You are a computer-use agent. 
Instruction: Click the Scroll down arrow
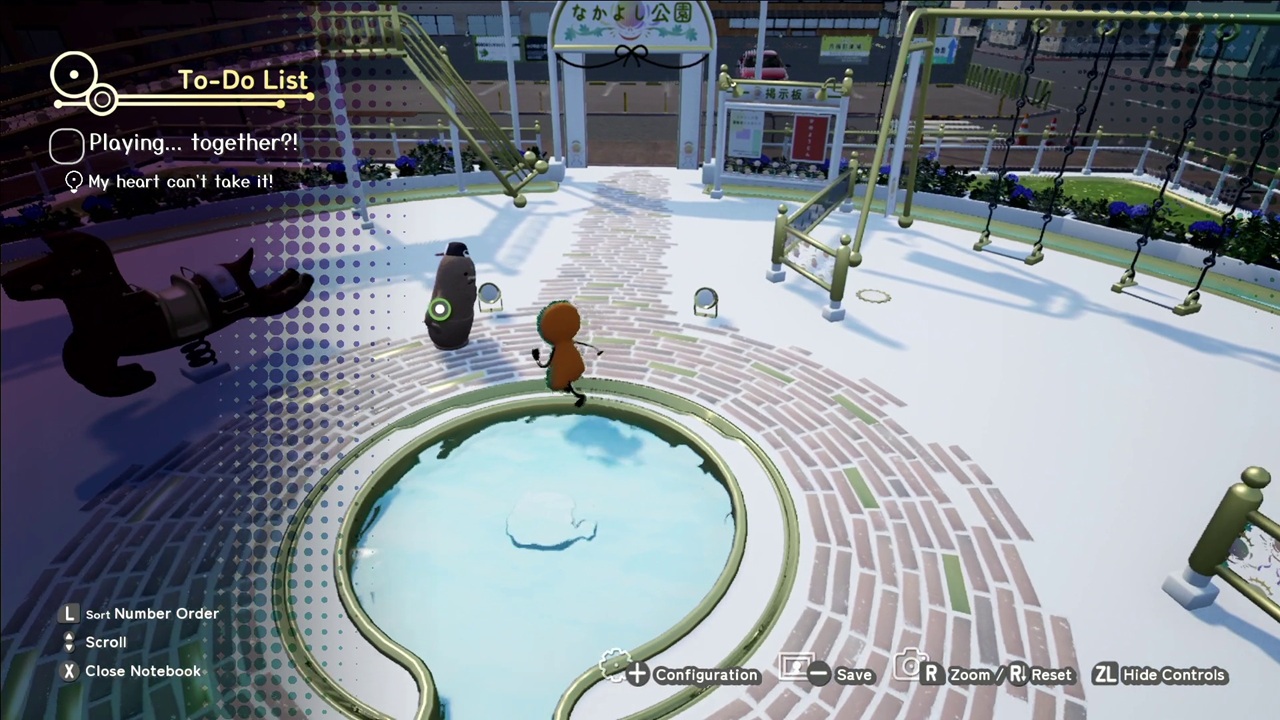[68, 647]
